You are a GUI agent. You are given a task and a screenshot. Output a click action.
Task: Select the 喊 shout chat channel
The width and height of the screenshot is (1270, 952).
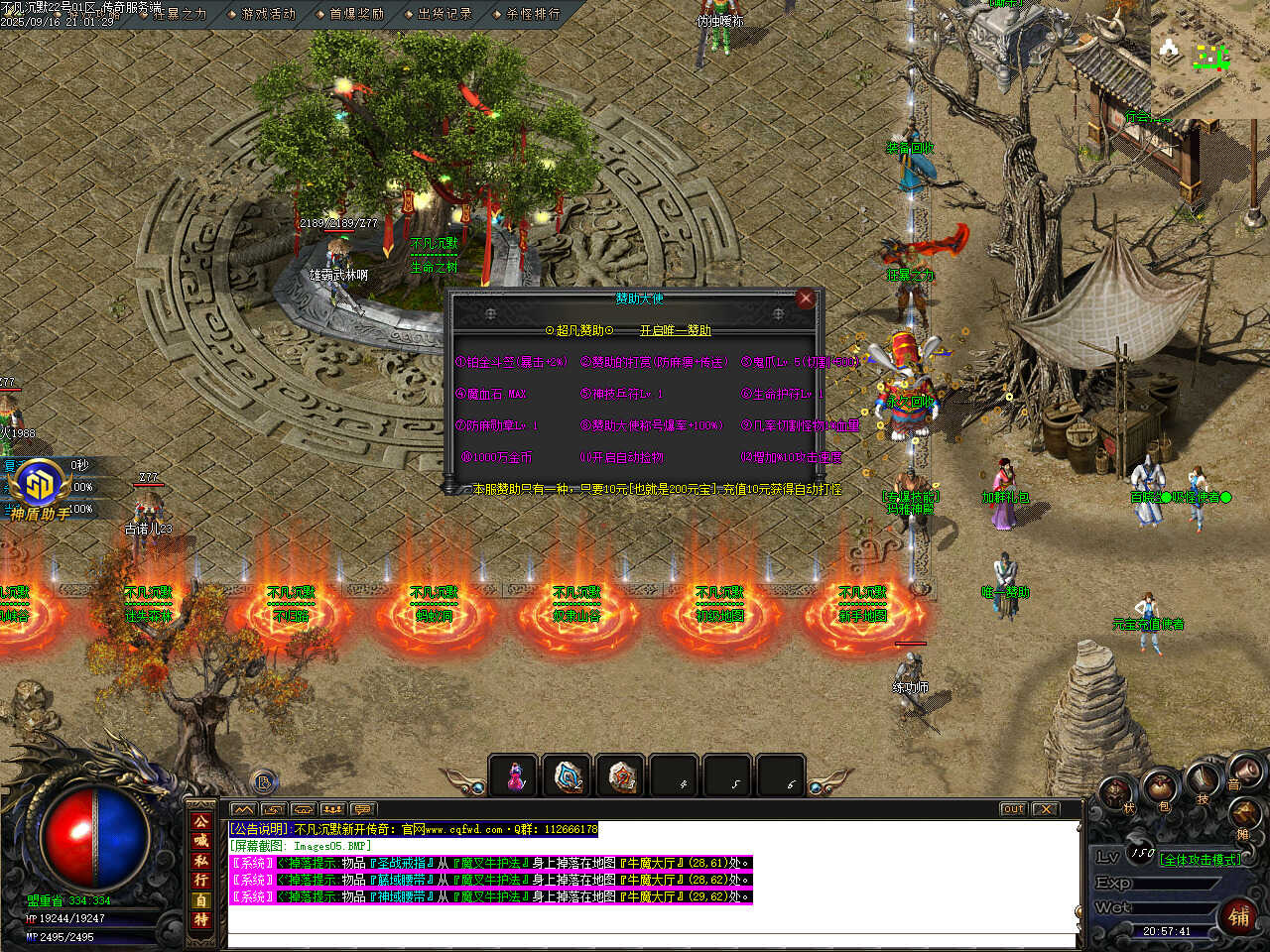coord(201,841)
